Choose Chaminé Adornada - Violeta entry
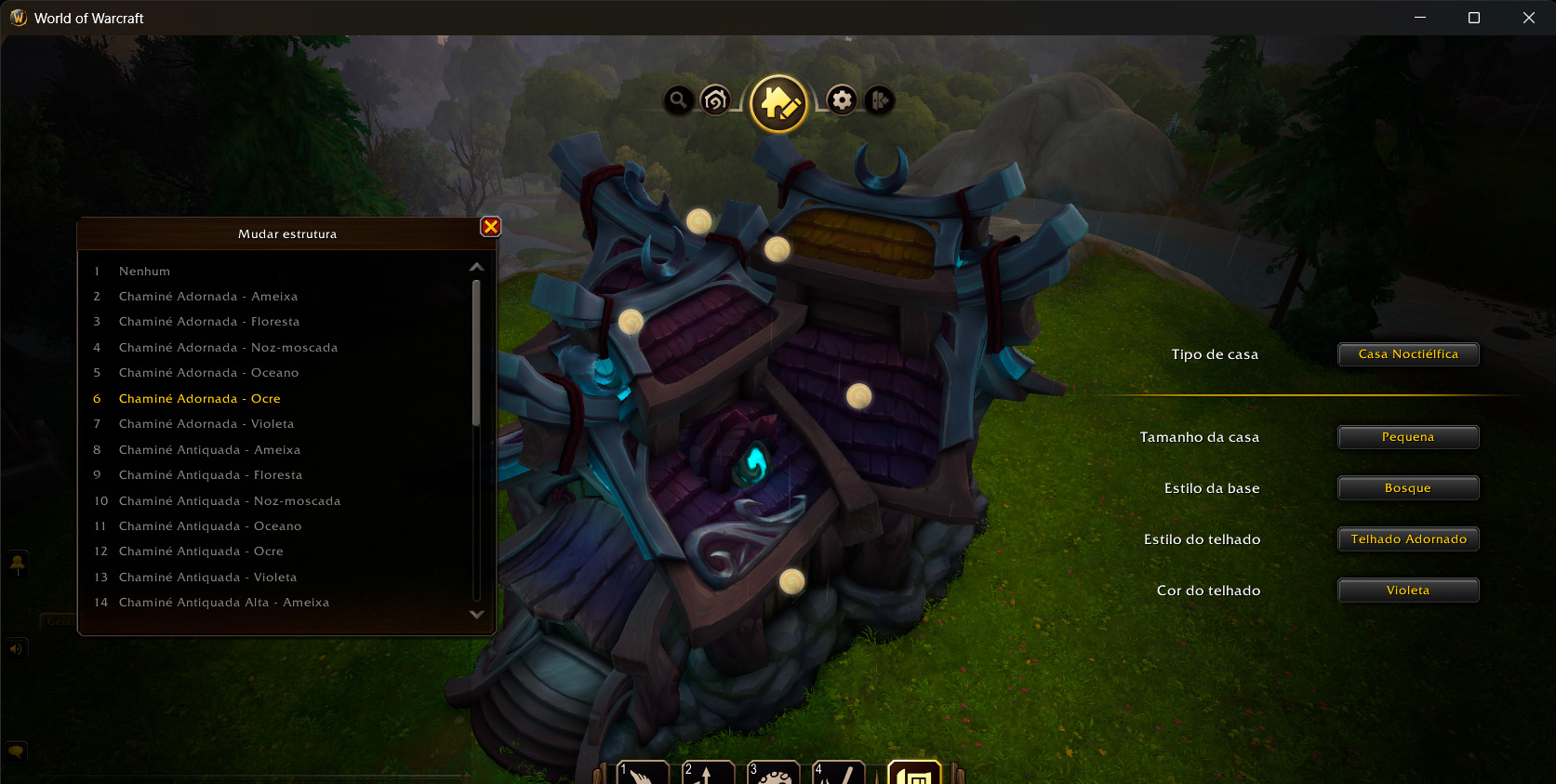1556x784 pixels. (206, 424)
